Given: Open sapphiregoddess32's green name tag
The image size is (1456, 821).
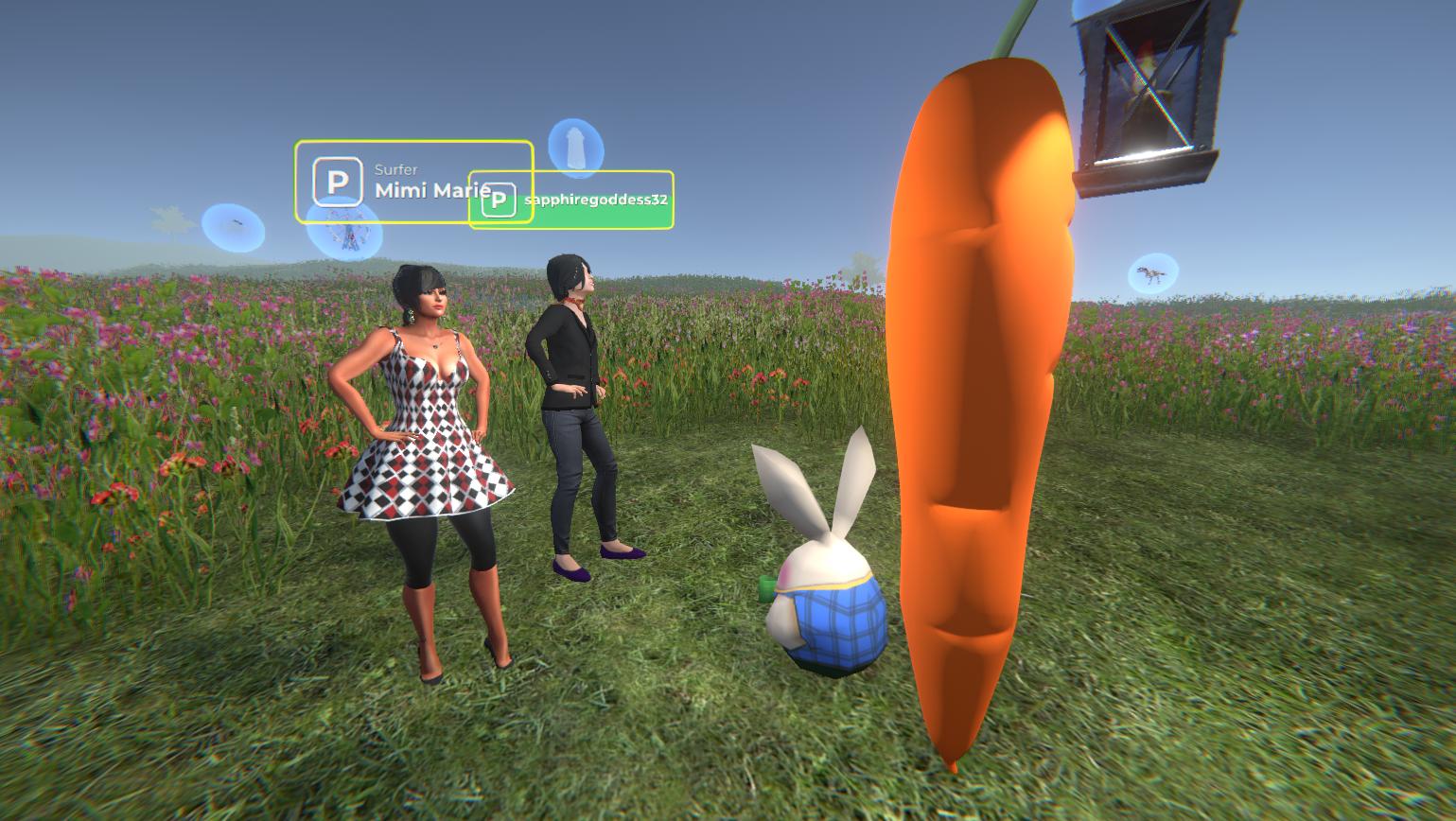Looking at the screenshot, I should (594, 201).
